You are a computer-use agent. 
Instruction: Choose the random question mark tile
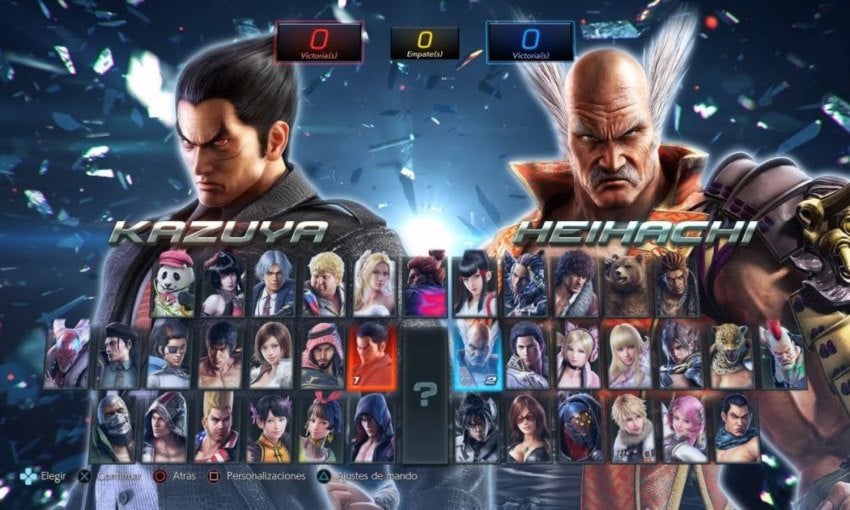pyautogui.click(x=426, y=392)
